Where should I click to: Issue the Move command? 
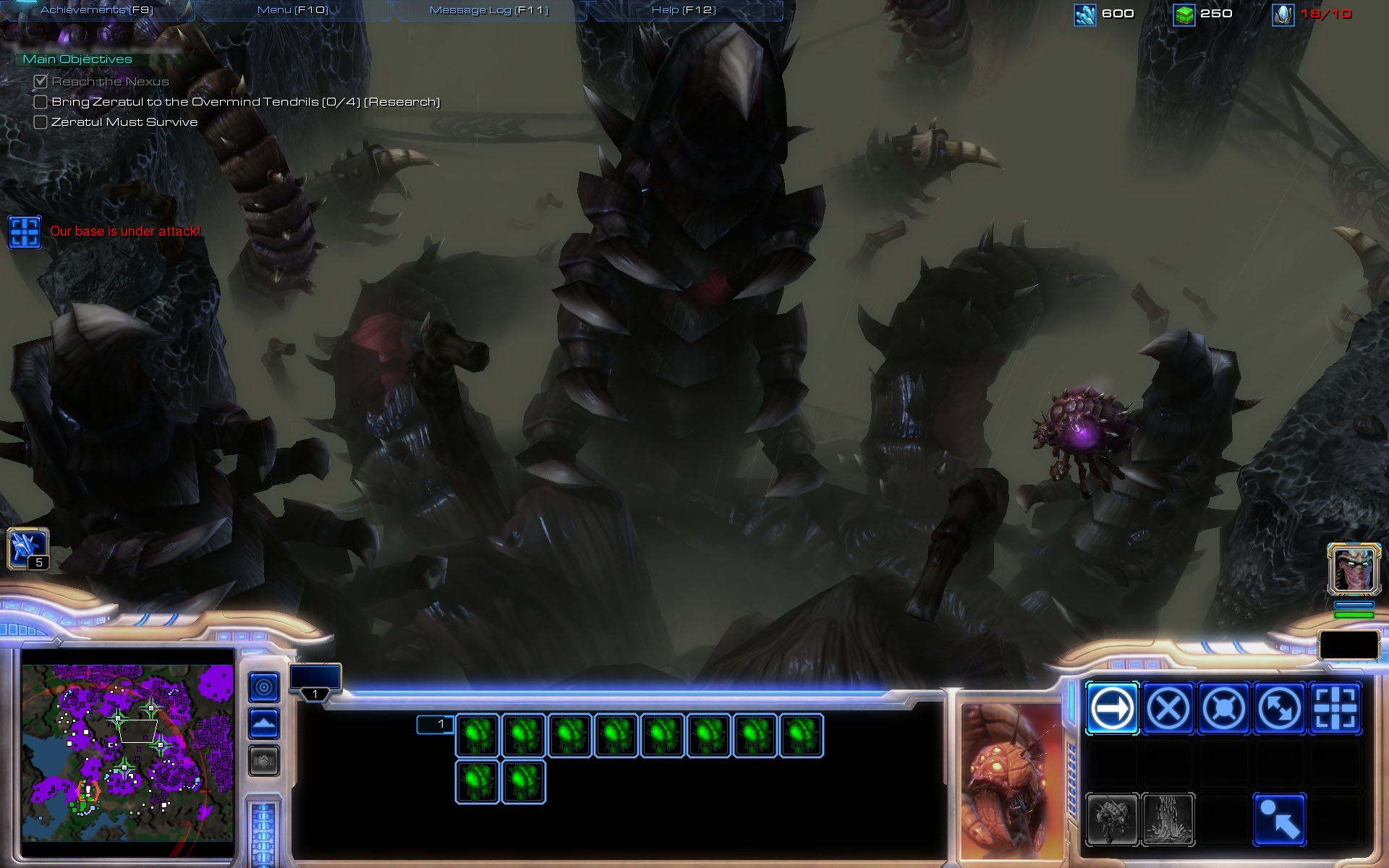pos(1112,708)
